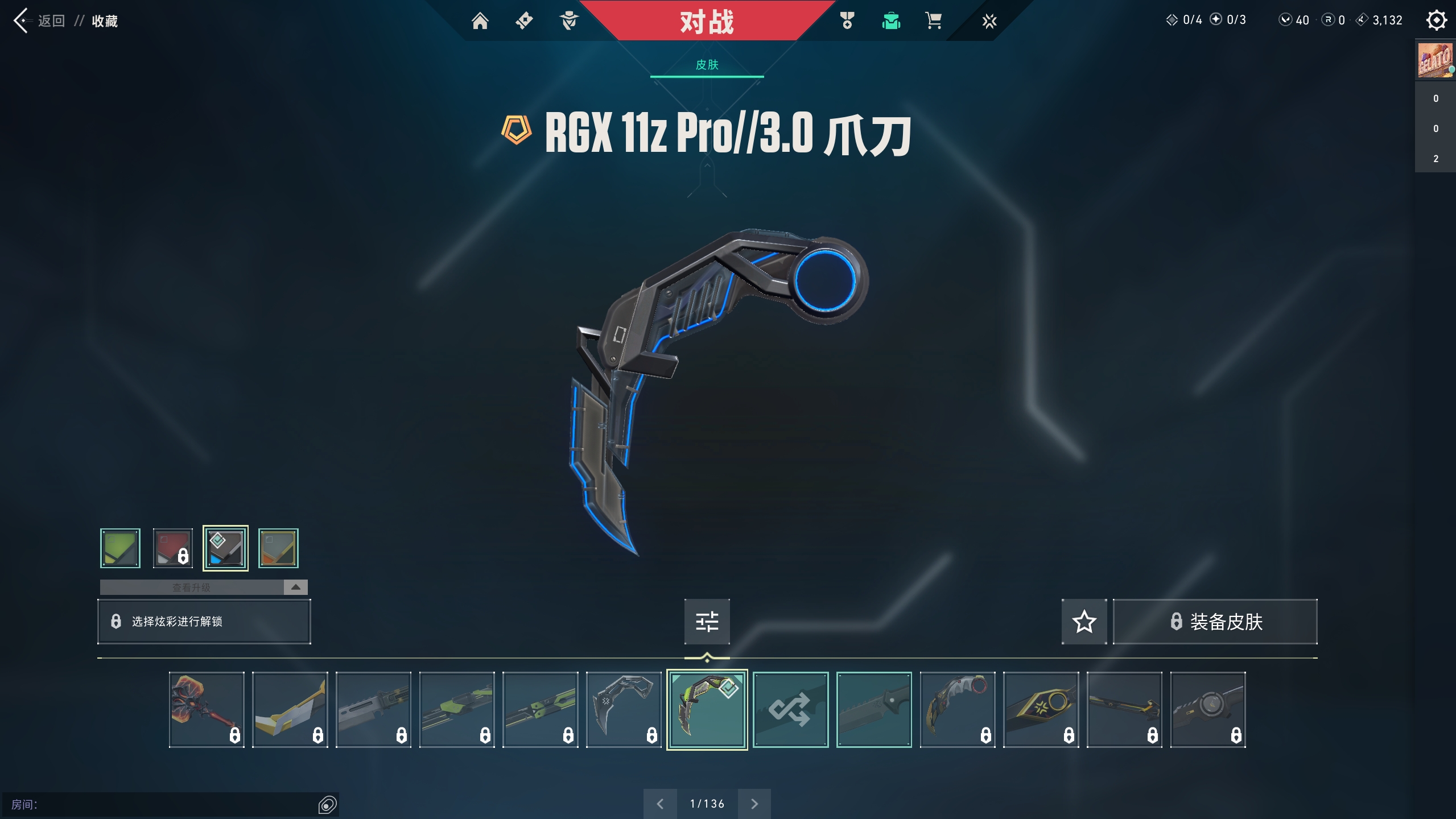Select the green variant color swatch

point(120,548)
